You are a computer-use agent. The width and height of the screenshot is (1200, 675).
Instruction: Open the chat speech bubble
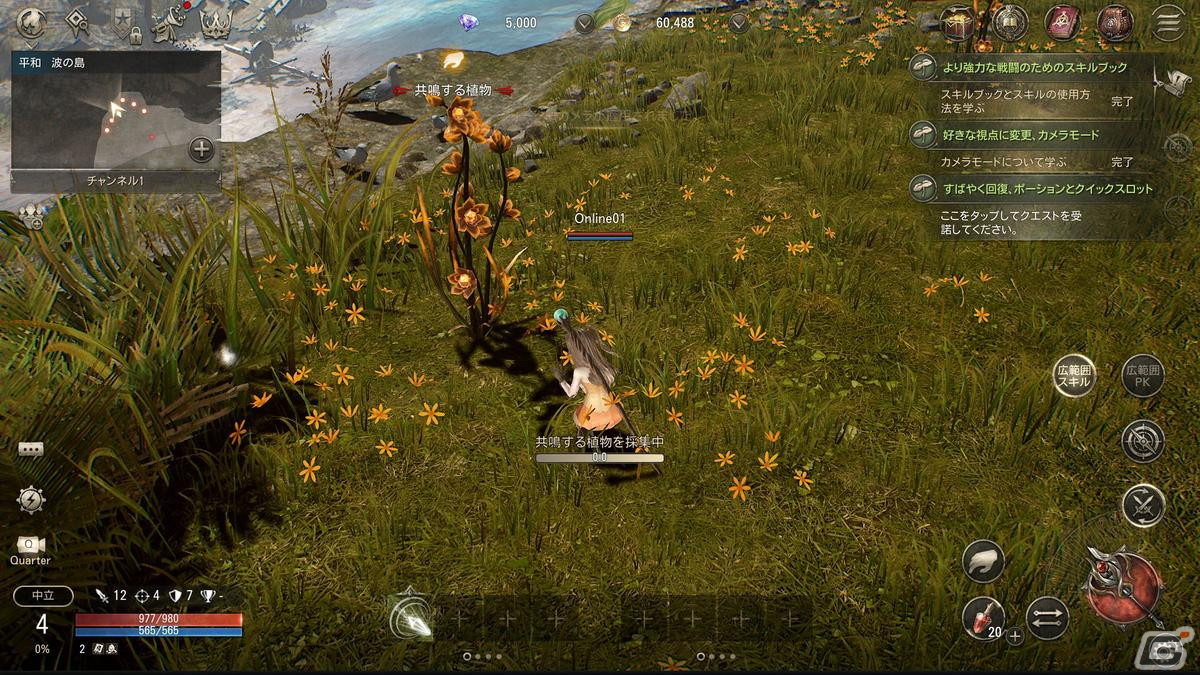(x=30, y=450)
